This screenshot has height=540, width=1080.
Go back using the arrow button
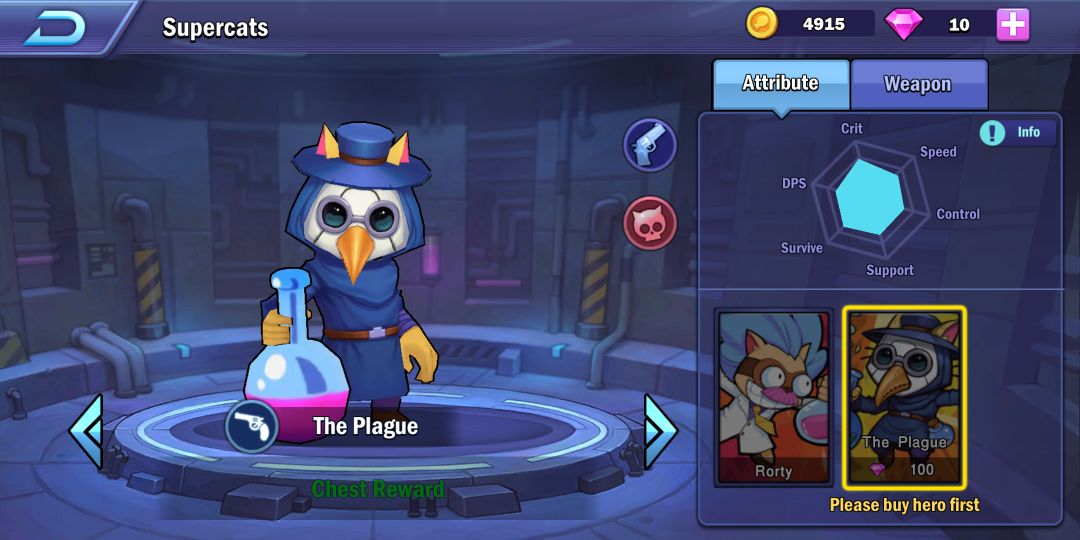[x=55, y=27]
